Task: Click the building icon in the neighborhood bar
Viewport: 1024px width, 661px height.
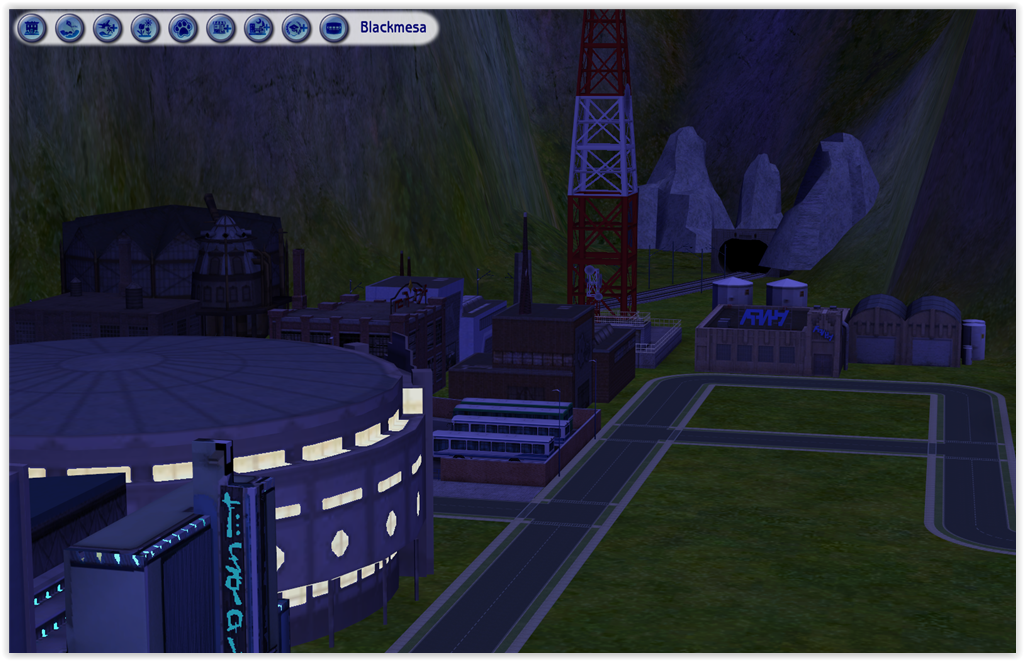Action: tap(32, 28)
